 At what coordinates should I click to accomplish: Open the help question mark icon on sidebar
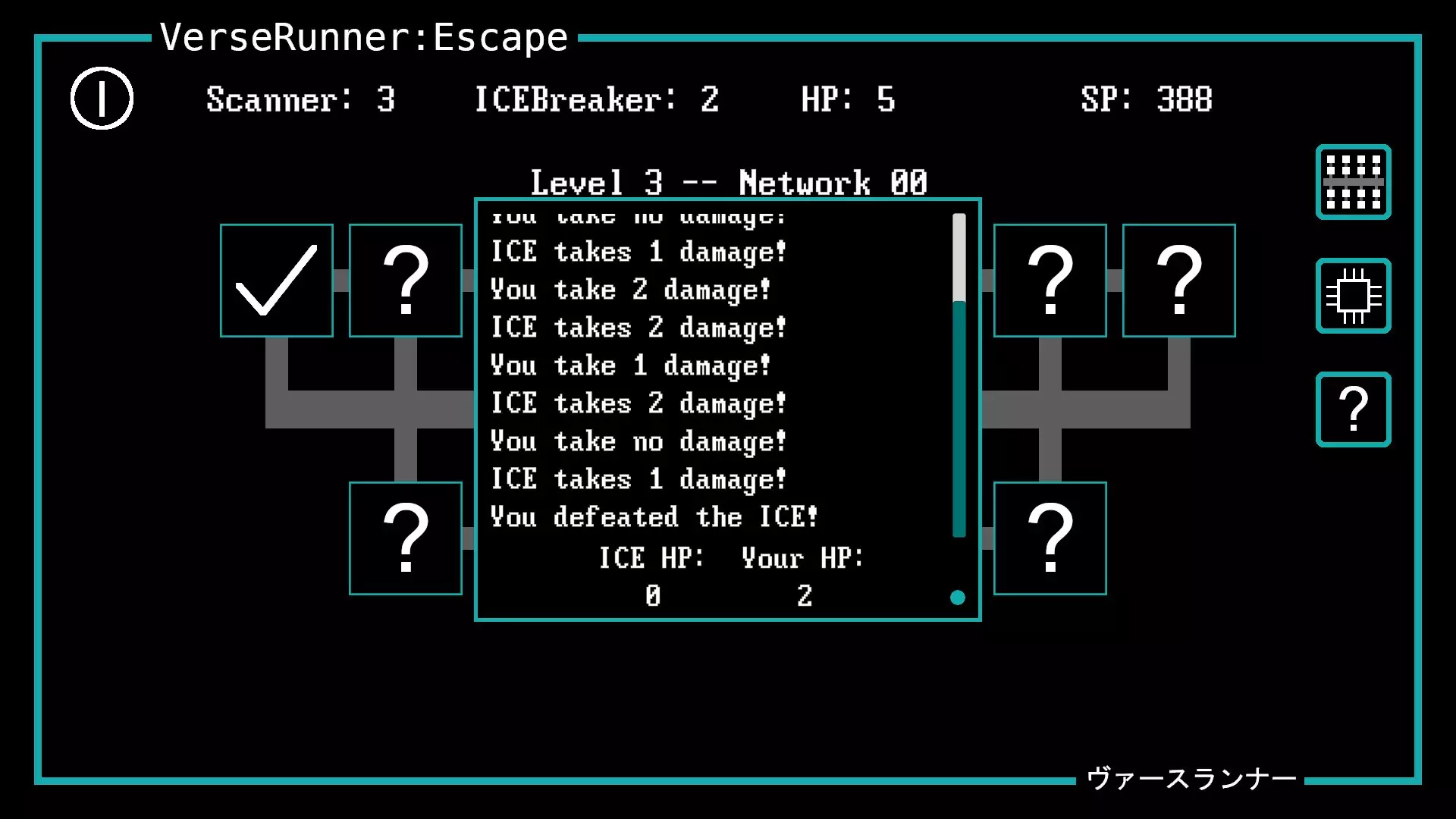(1353, 408)
